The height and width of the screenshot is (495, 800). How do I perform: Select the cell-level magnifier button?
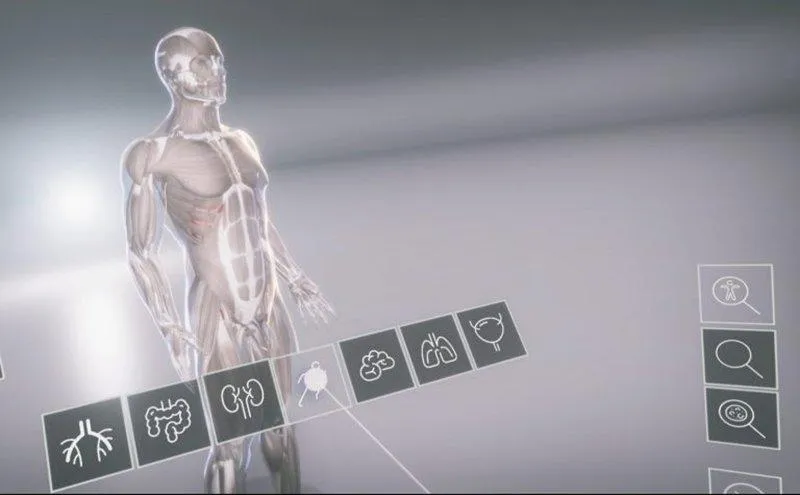tap(742, 417)
